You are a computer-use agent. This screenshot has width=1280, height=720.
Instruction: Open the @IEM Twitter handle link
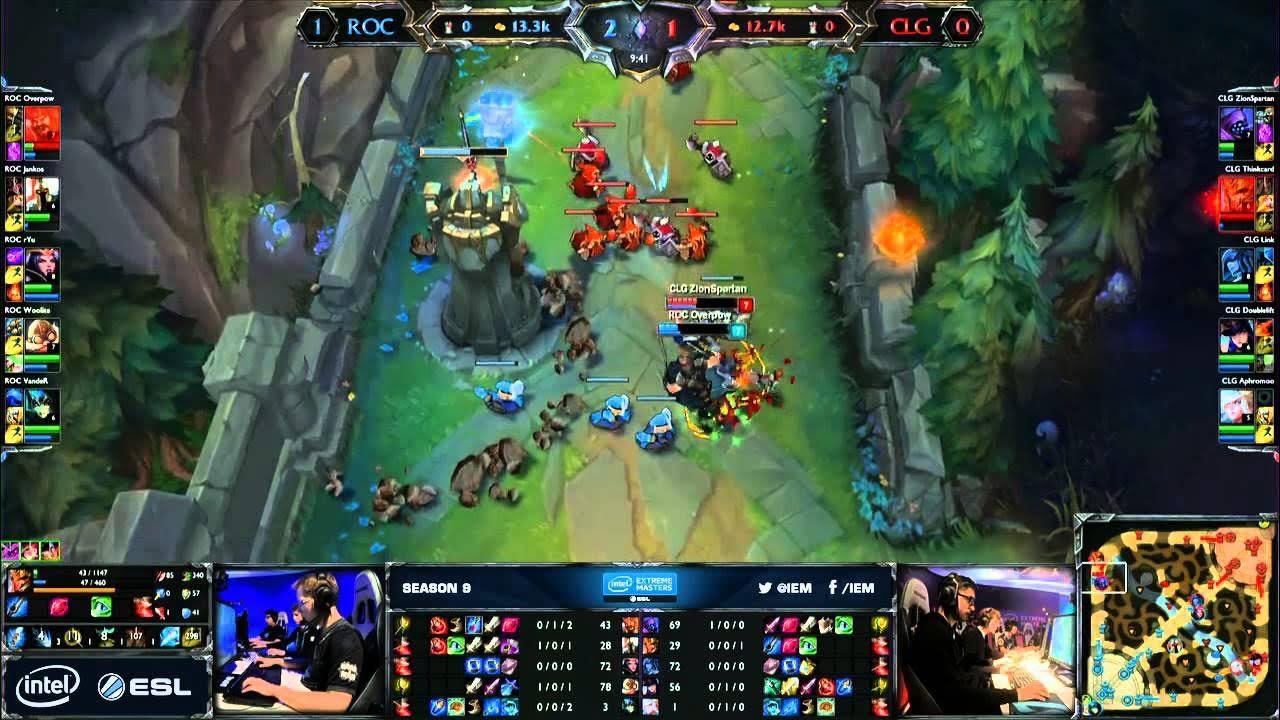[x=795, y=588]
